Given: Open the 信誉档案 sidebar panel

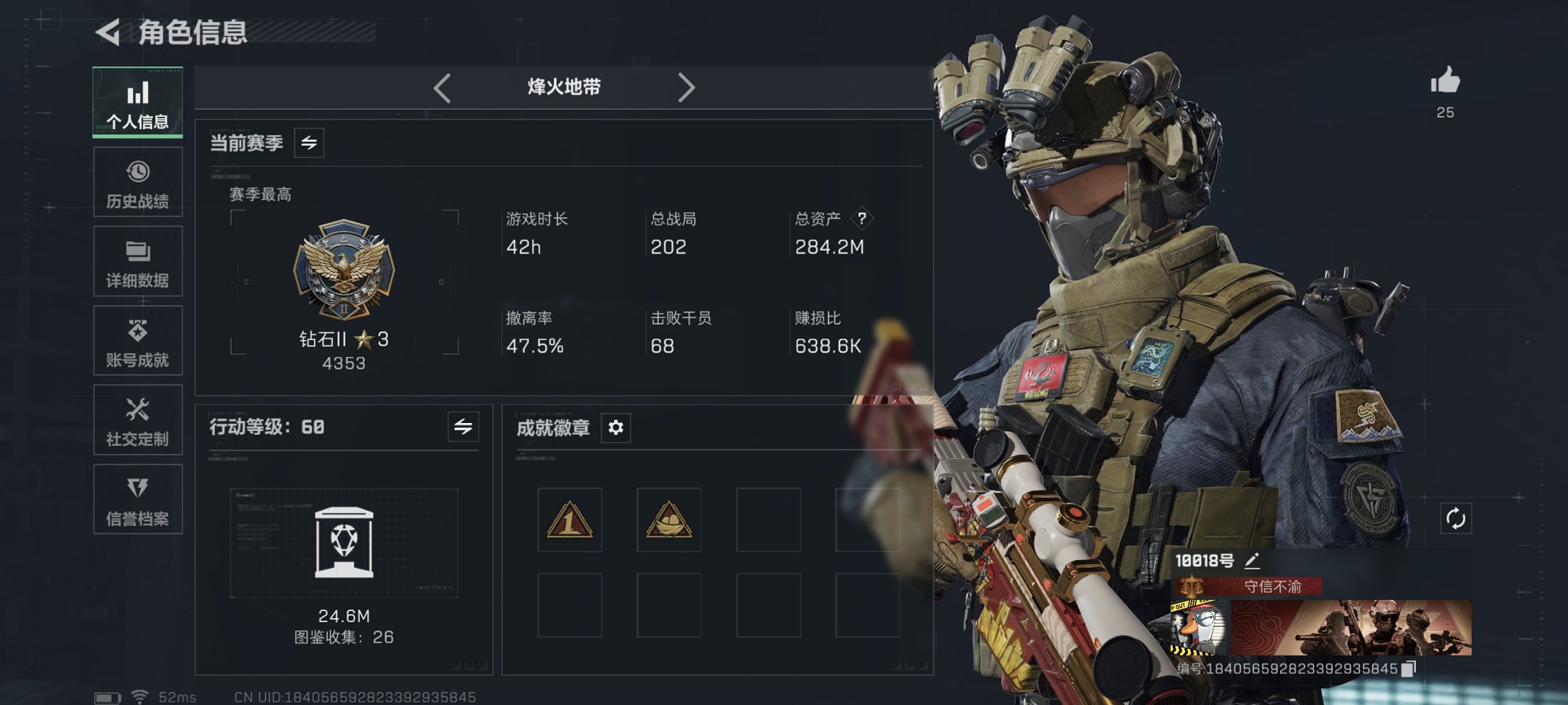Looking at the screenshot, I should (x=137, y=500).
